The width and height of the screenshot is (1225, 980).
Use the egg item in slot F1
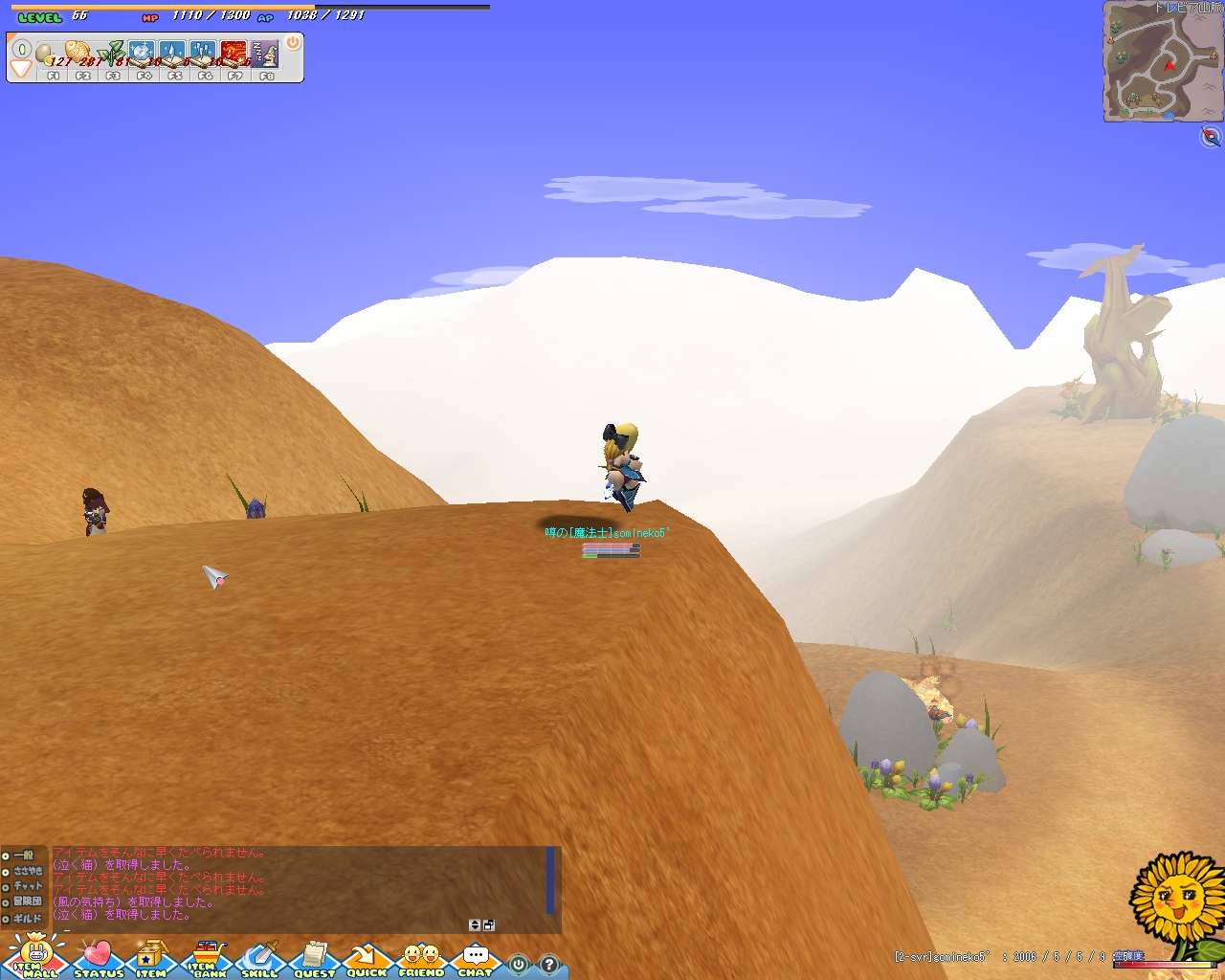pos(48,54)
